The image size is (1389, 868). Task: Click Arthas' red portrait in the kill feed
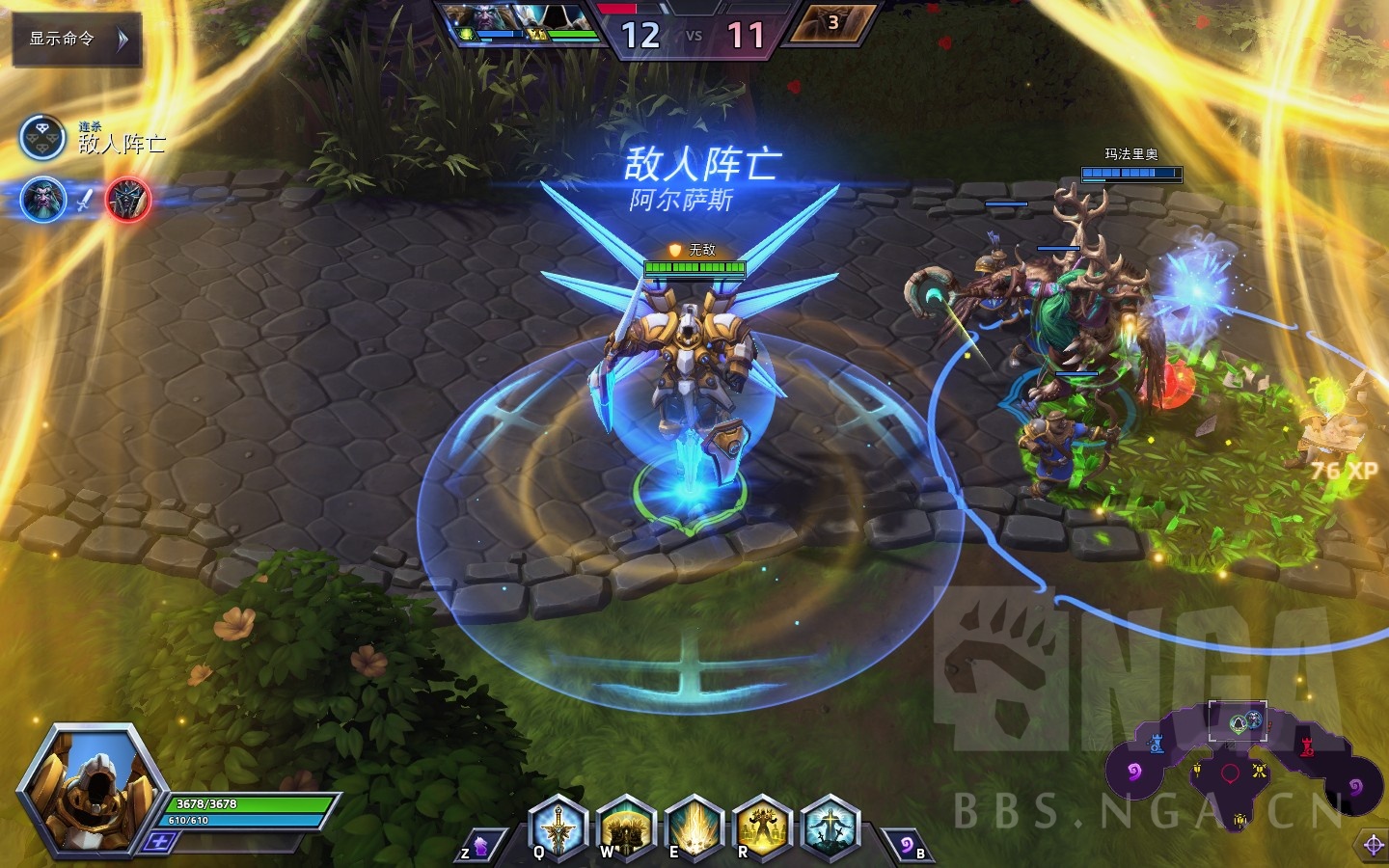[126, 201]
